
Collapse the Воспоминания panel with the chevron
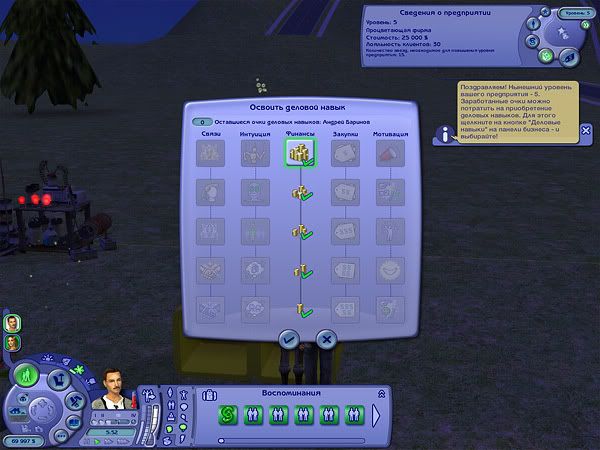click(x=378, y=393)
